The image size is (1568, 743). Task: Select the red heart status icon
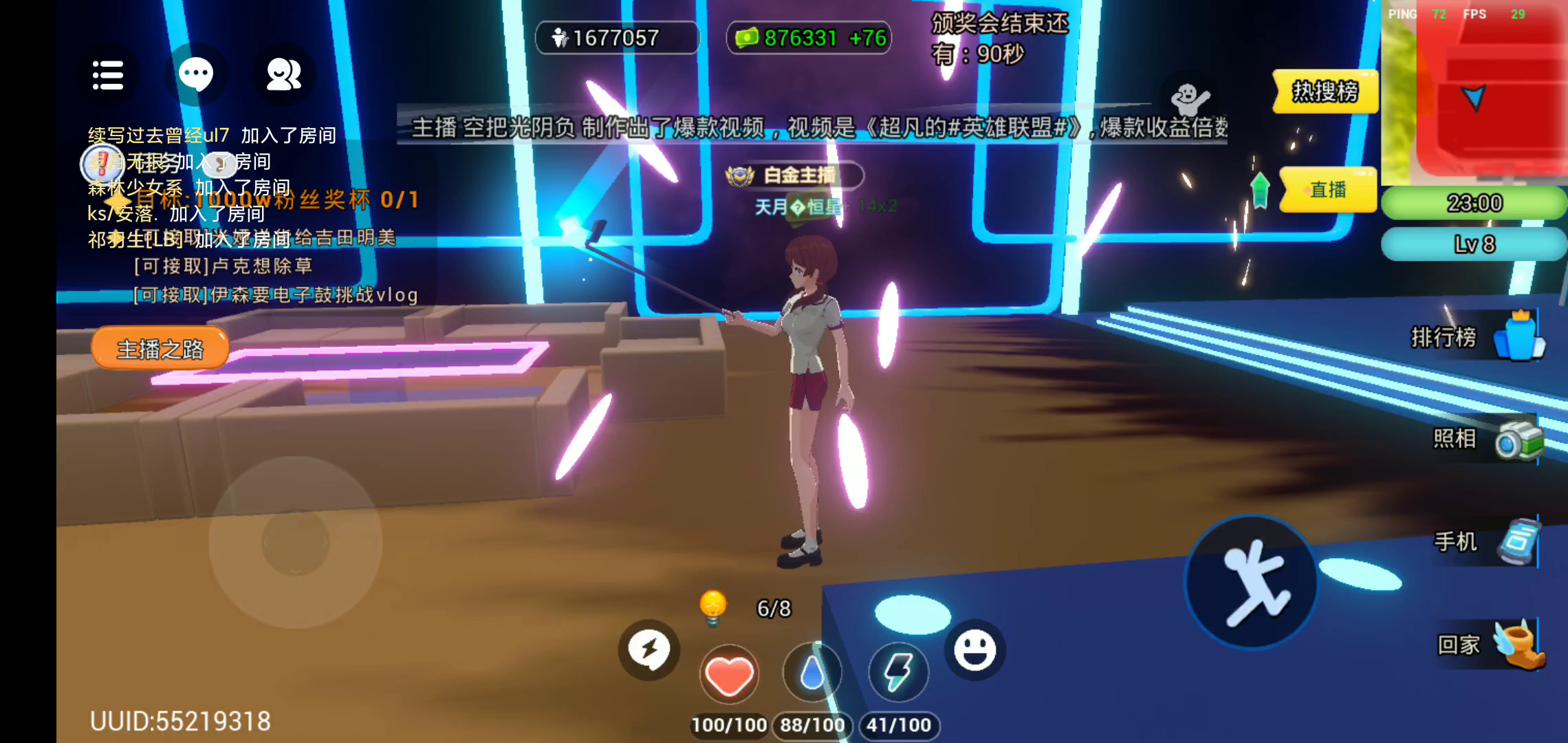pos(729,674)
